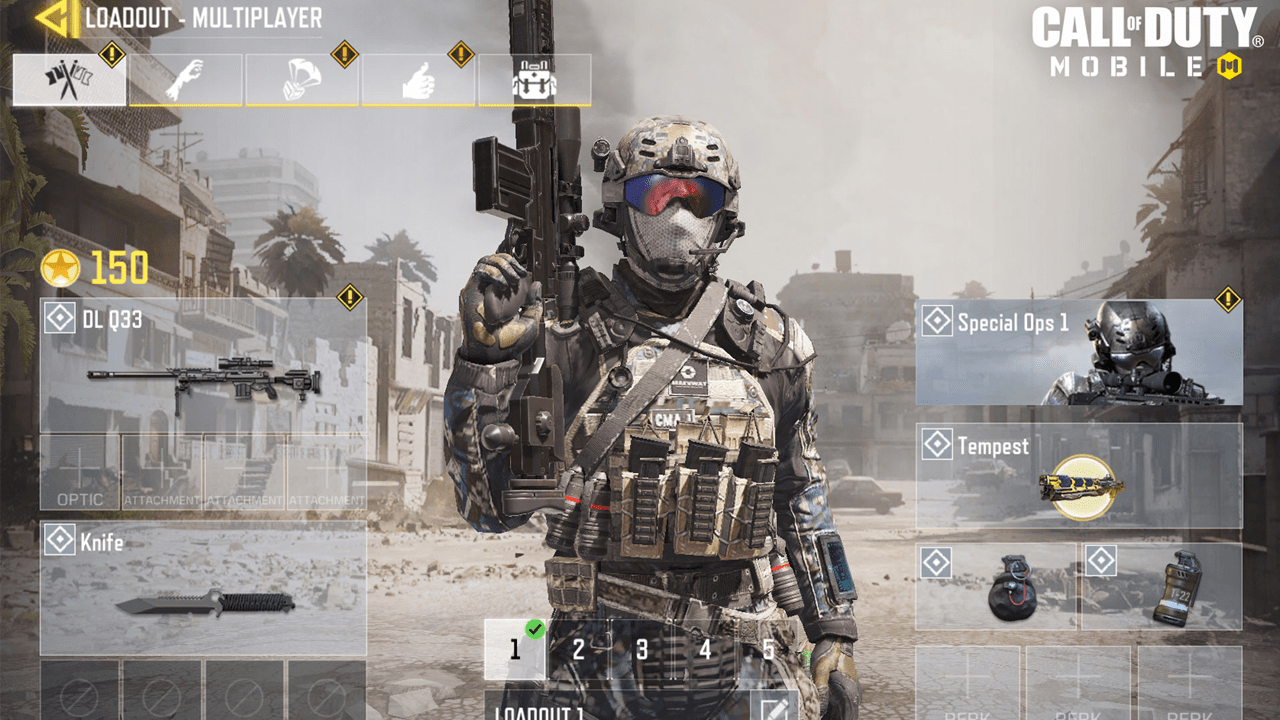Select the weapons loadout tab
1280x720 pixels.
69,80
